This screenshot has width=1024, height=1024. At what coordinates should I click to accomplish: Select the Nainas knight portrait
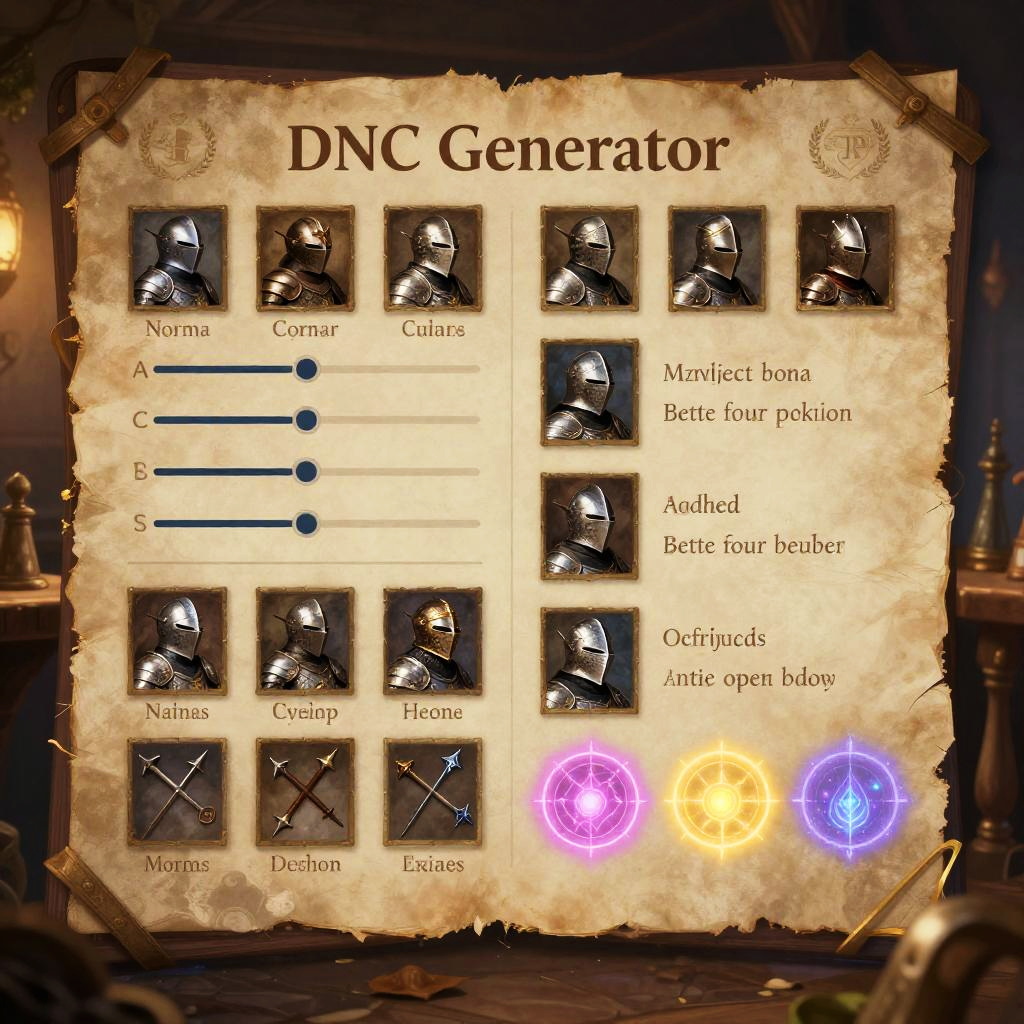click(x=178, y=641)
